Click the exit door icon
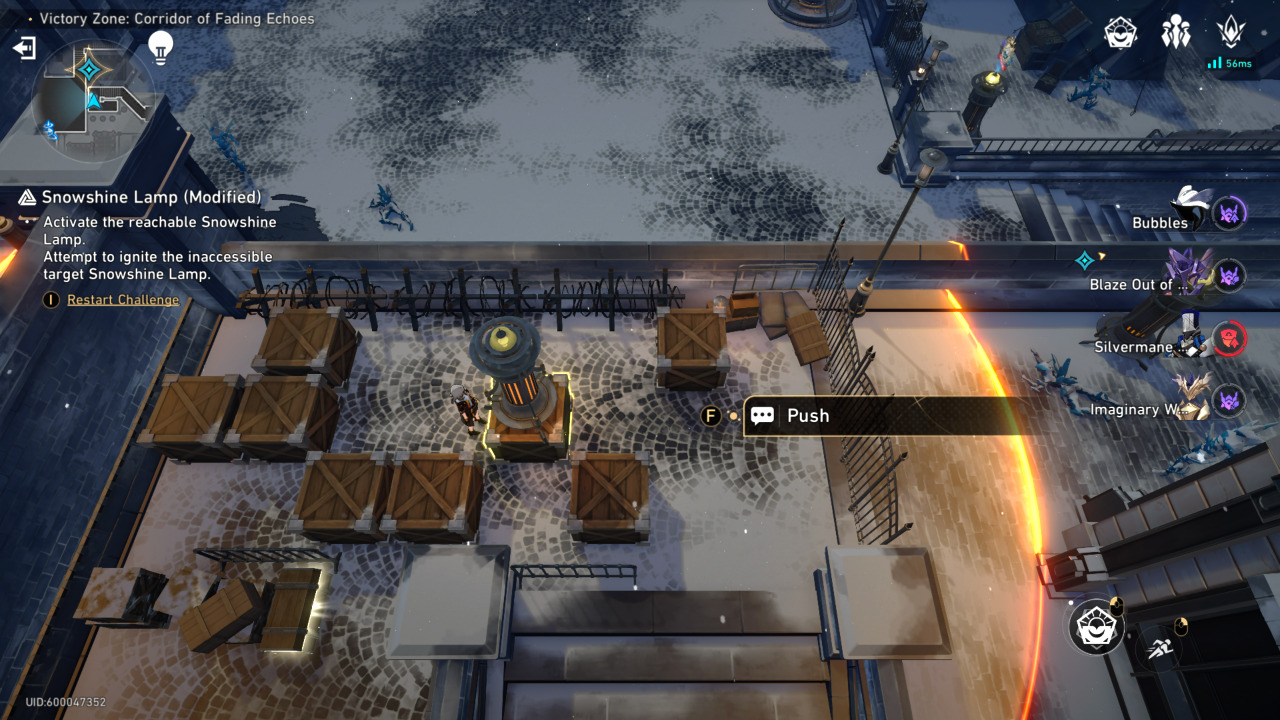 pos(24,47)
